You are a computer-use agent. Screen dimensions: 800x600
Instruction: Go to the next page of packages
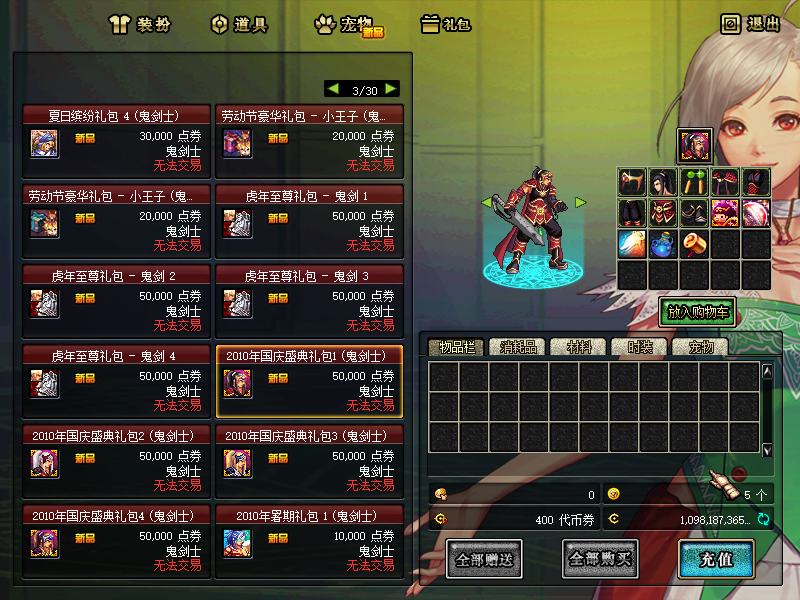click(390, 89)
